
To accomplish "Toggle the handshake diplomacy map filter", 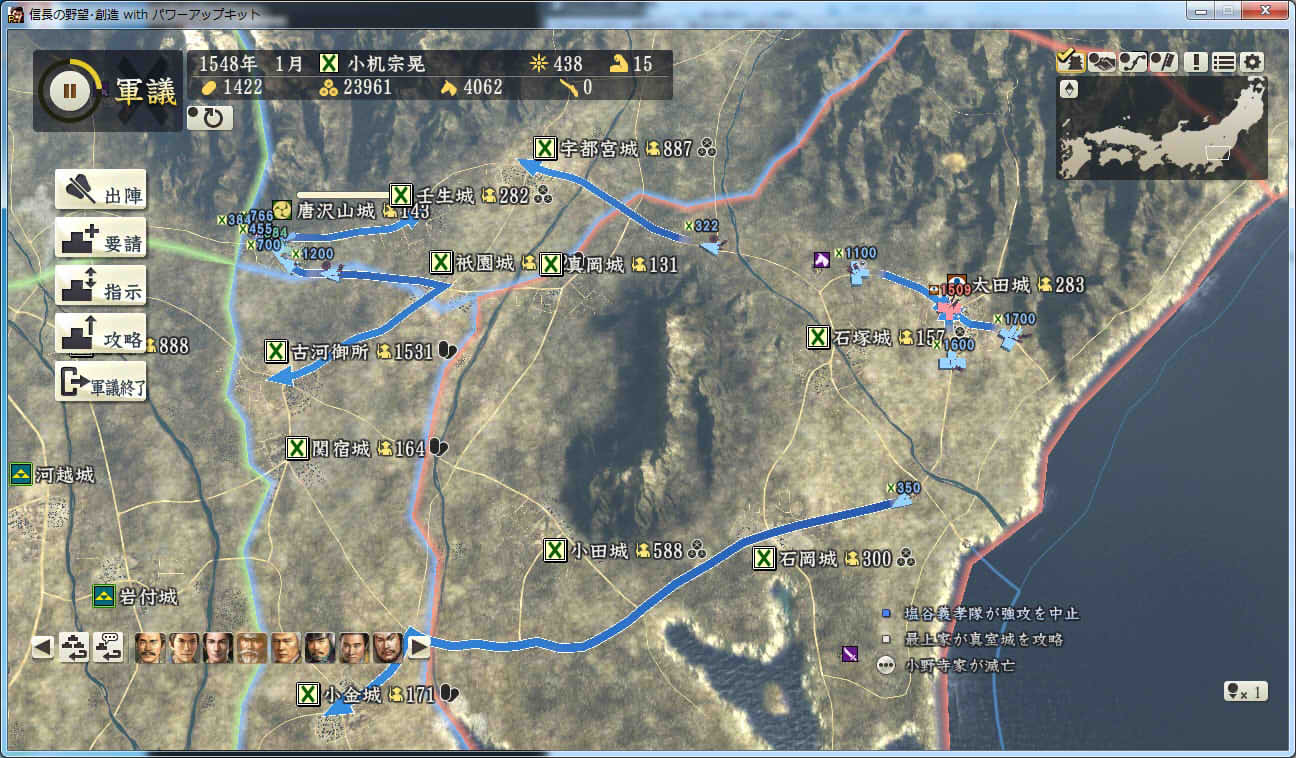I will click(1101, 62).
